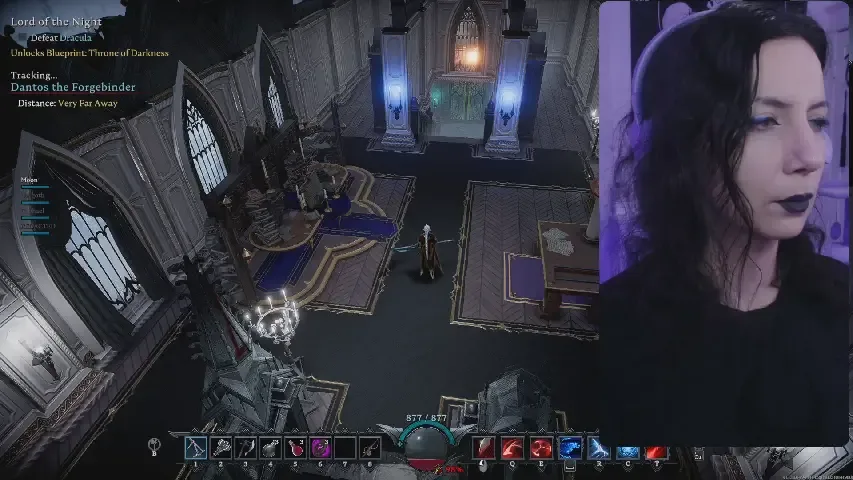Equip the mace weapon in slot 2
The width and height of the screenshot is (853, 480).
[220, 449]
